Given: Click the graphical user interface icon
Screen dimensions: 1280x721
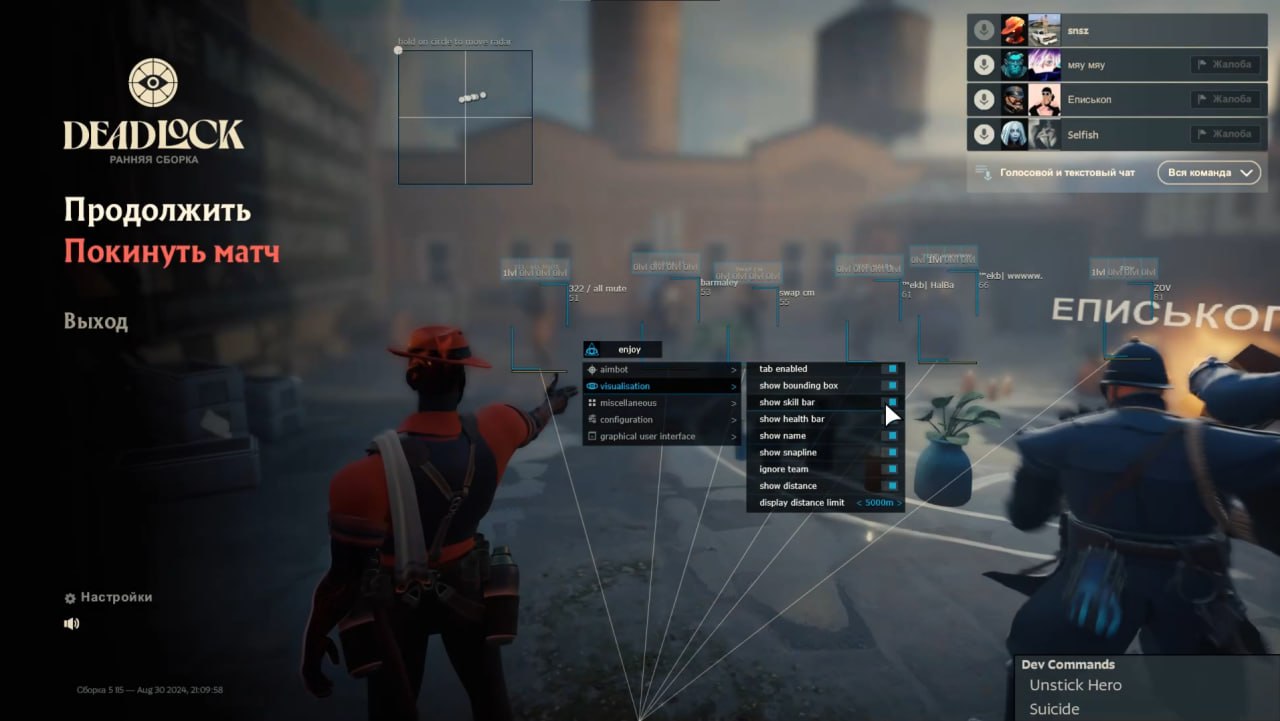Looking at the screenshot, I should click(591, 435).
